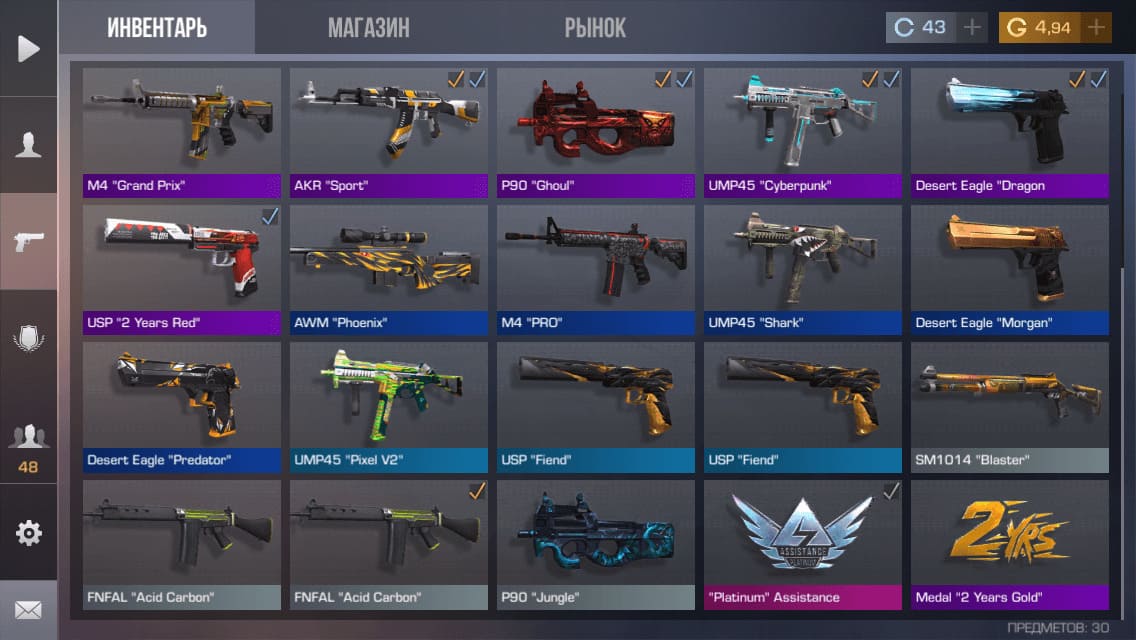Open the "Platinum" Assistance item
Viewport: 1136px width, 640px height.
click(803, 543)
